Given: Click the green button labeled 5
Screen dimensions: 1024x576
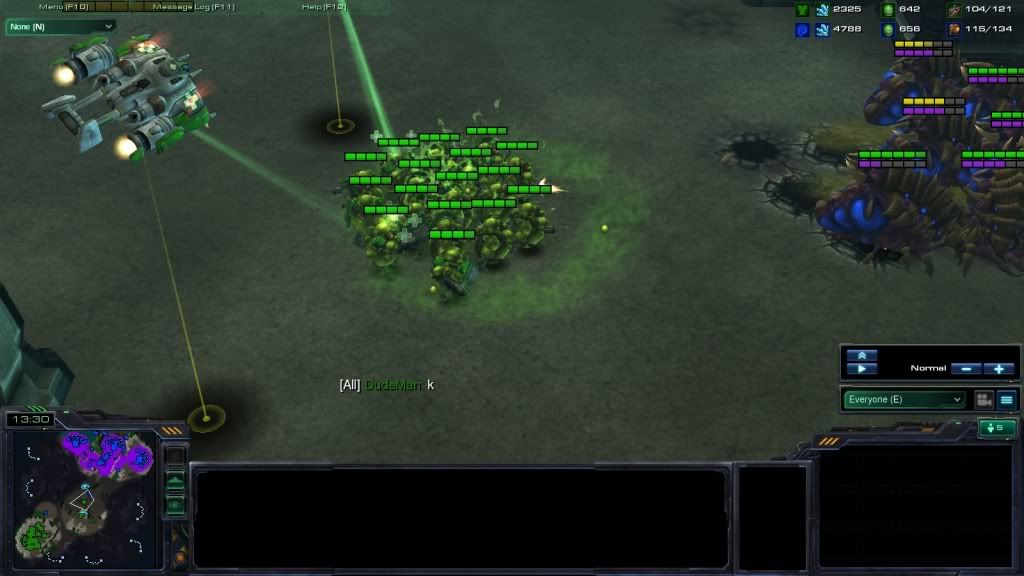Looking at the screenshot, I should (x=996, y=428).
